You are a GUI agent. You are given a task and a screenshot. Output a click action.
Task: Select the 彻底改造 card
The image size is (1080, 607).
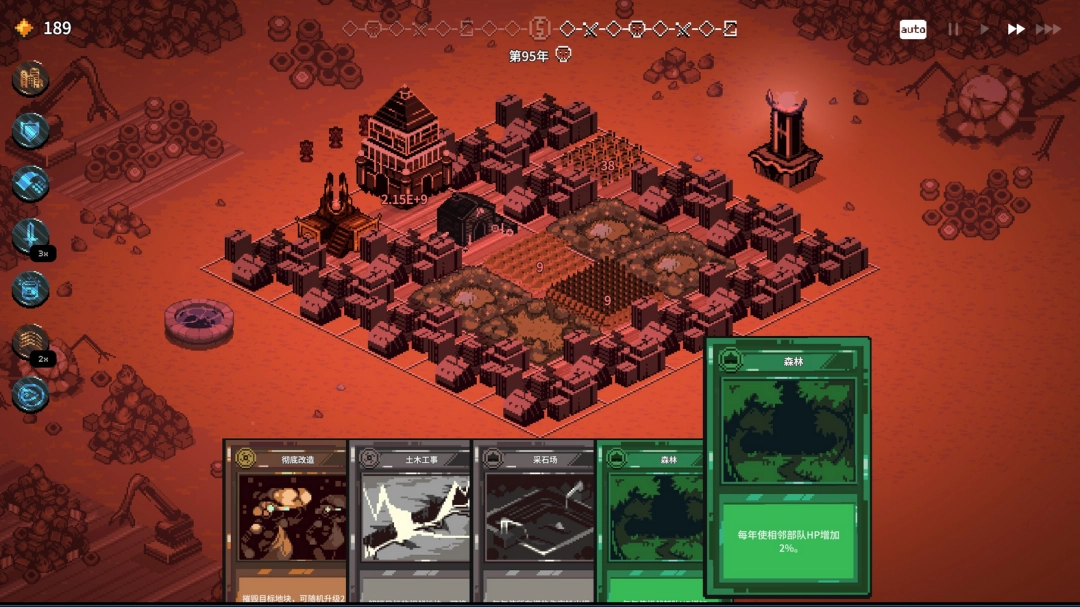[285, 520]
